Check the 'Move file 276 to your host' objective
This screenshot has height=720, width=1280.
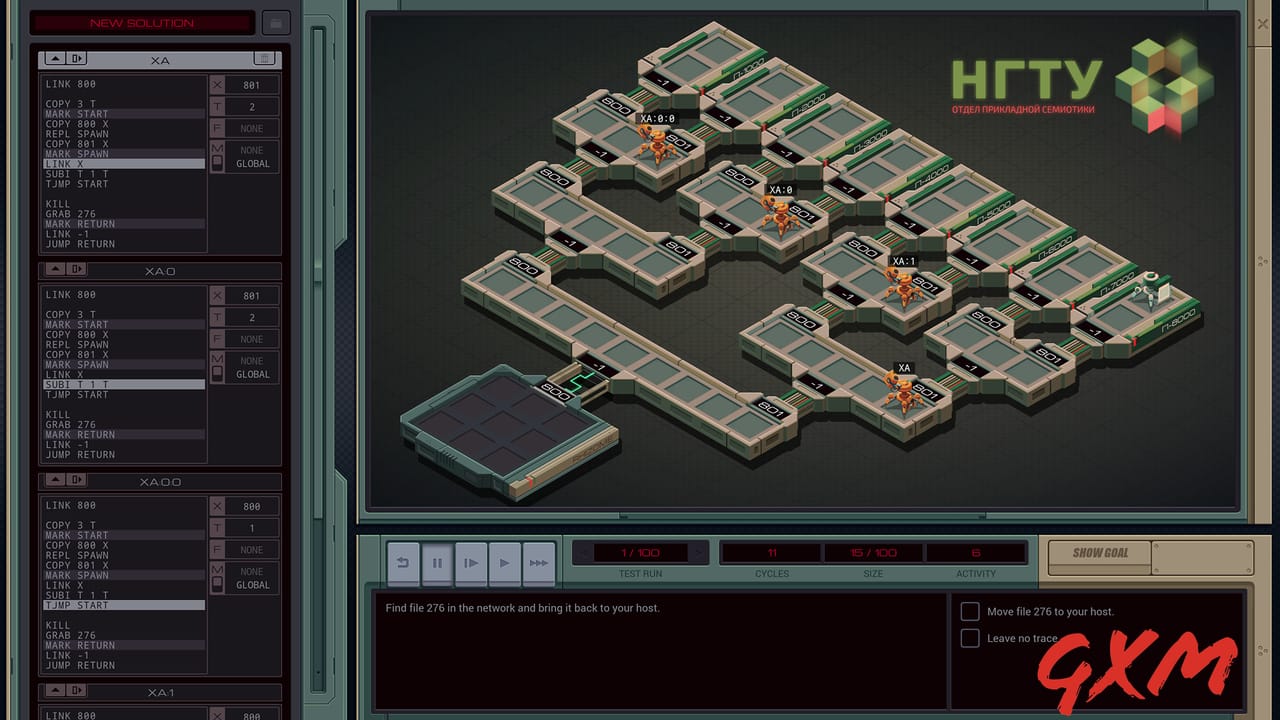point(969,611)
